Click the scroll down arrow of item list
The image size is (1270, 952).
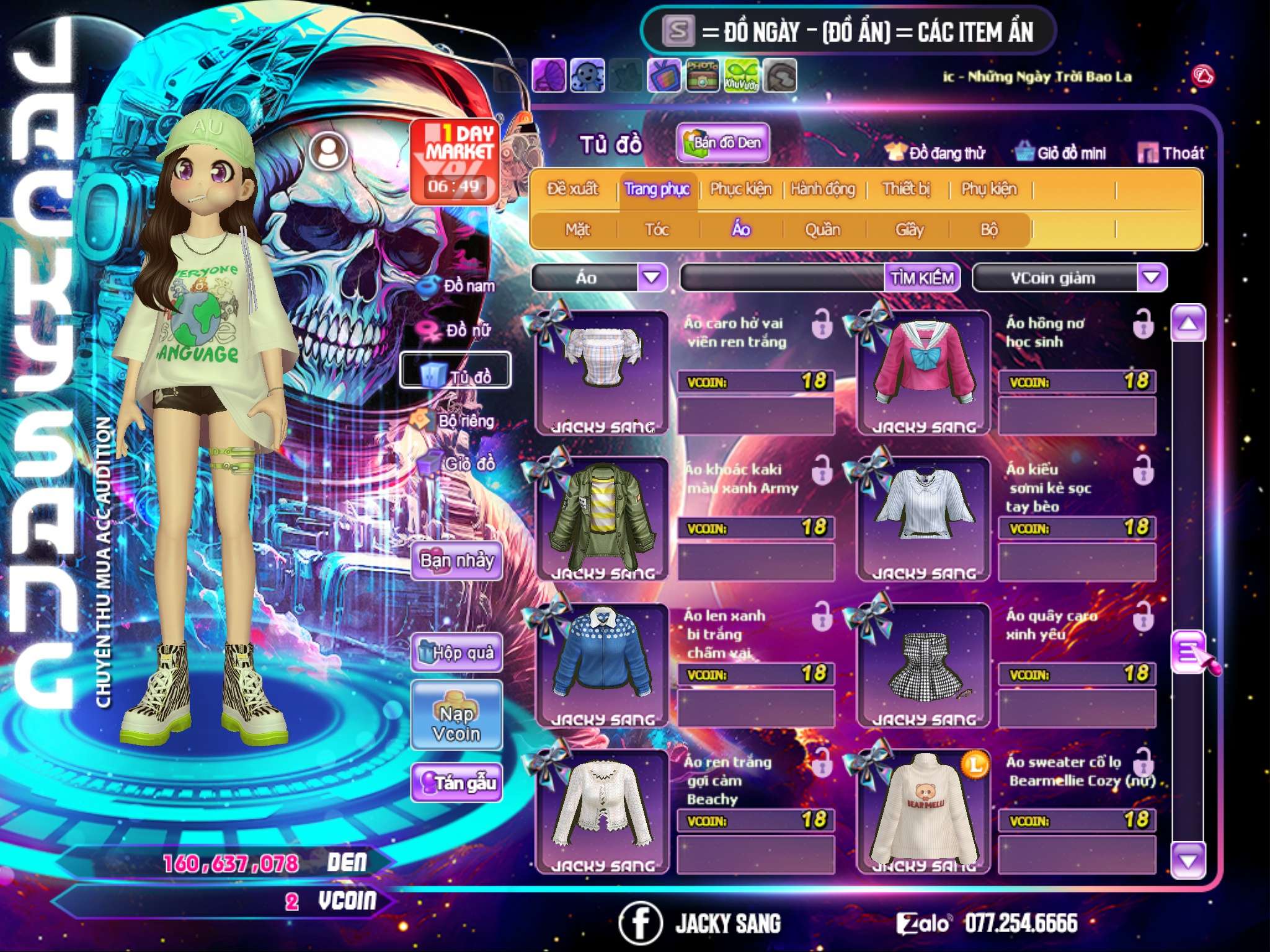point(1188,860)
